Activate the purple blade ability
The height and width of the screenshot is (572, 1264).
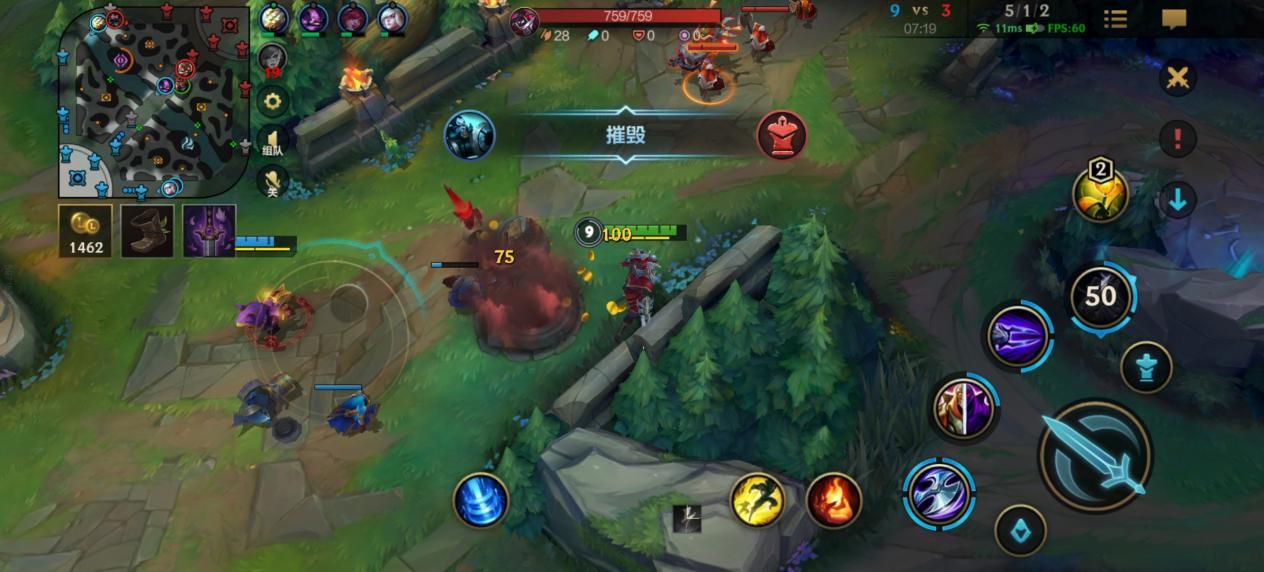tap(1018, 336)
